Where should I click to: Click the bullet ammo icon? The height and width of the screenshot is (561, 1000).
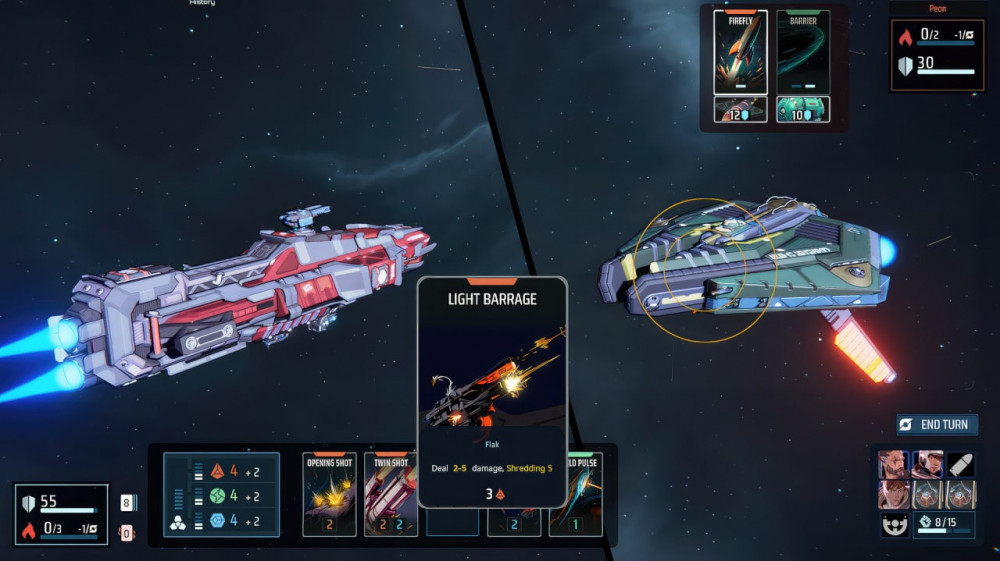tap(961, 465)
